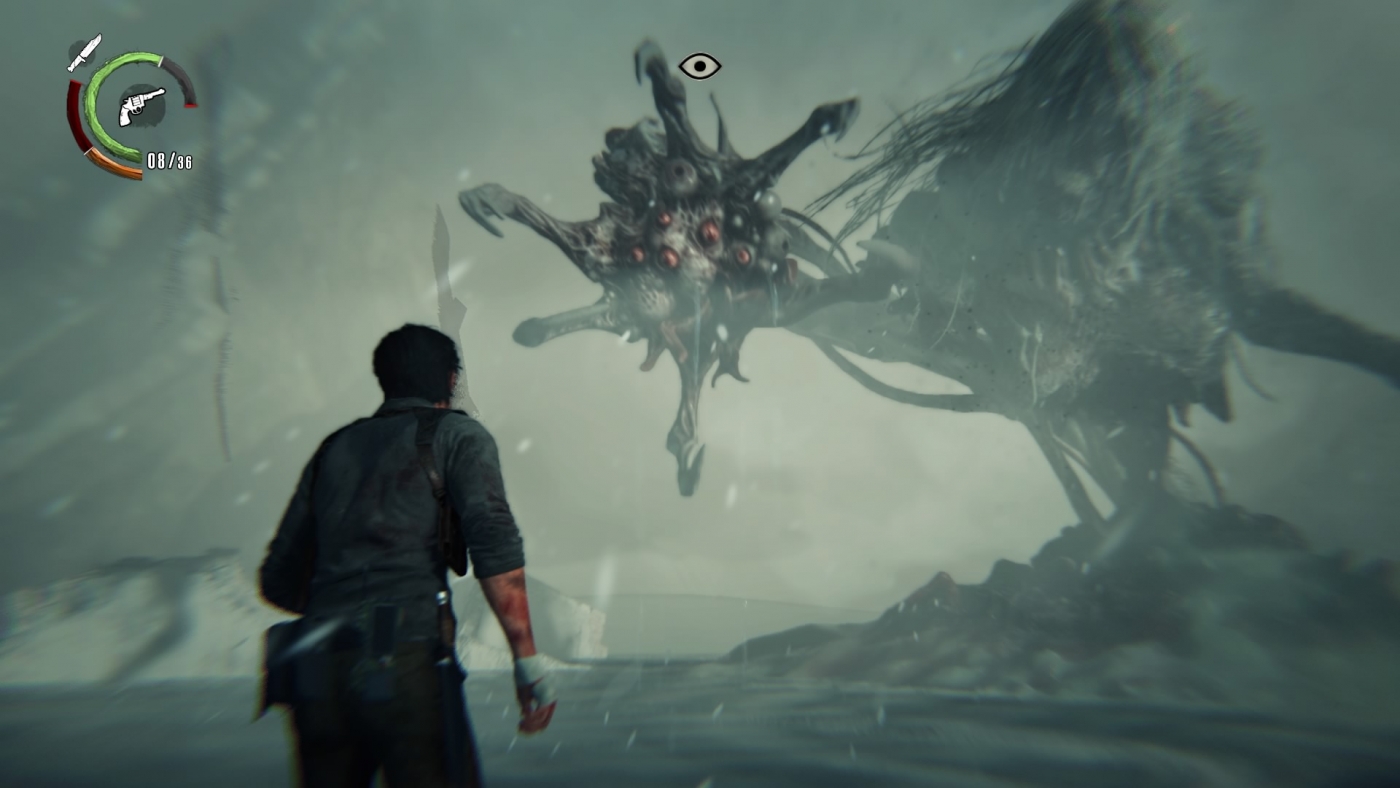
Task: Click the gap between health and stamina arcs
Action: (x=163, y=61)
